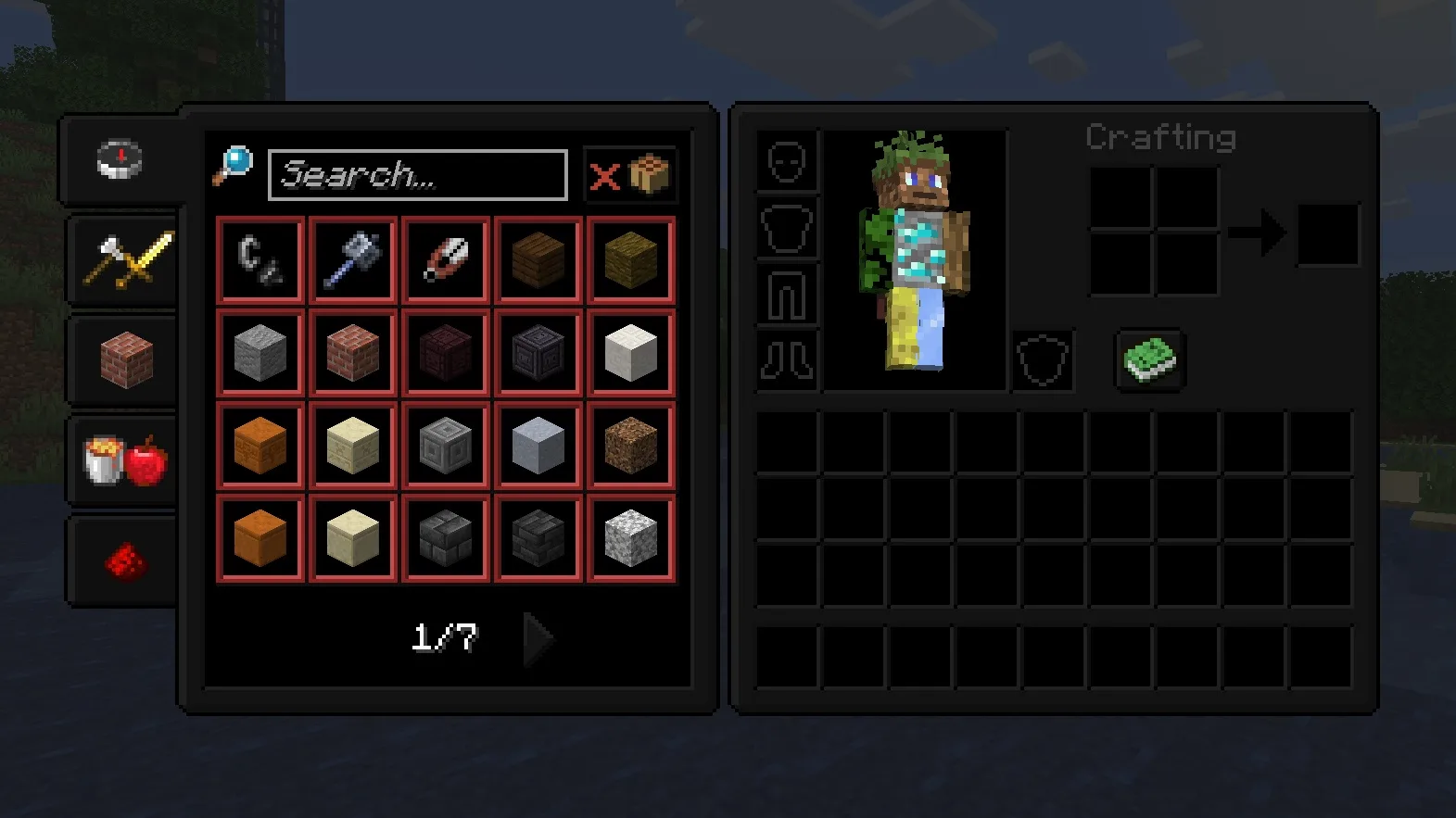1456x818 pixels.
Task: Click the magnifying glass search icon
Action: [x=236, y=167]
